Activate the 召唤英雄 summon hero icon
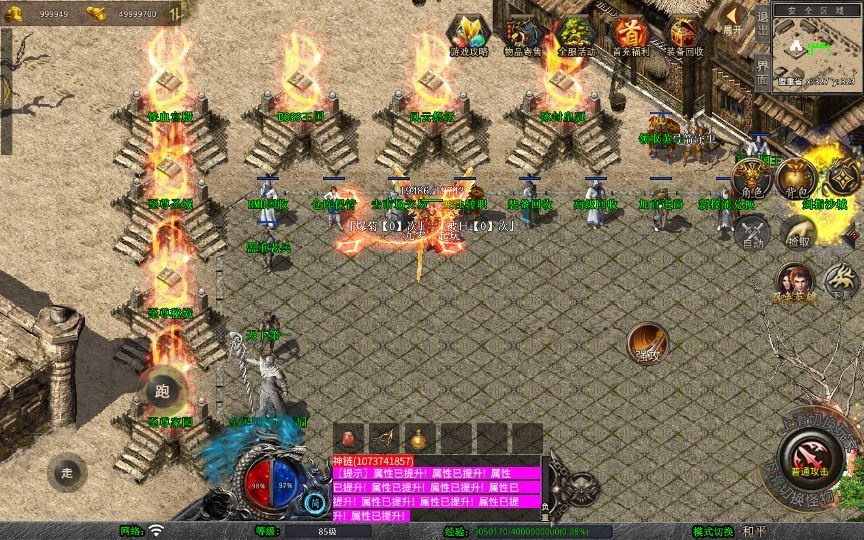Screen dimensions: 864x540 tap(795, 283)
